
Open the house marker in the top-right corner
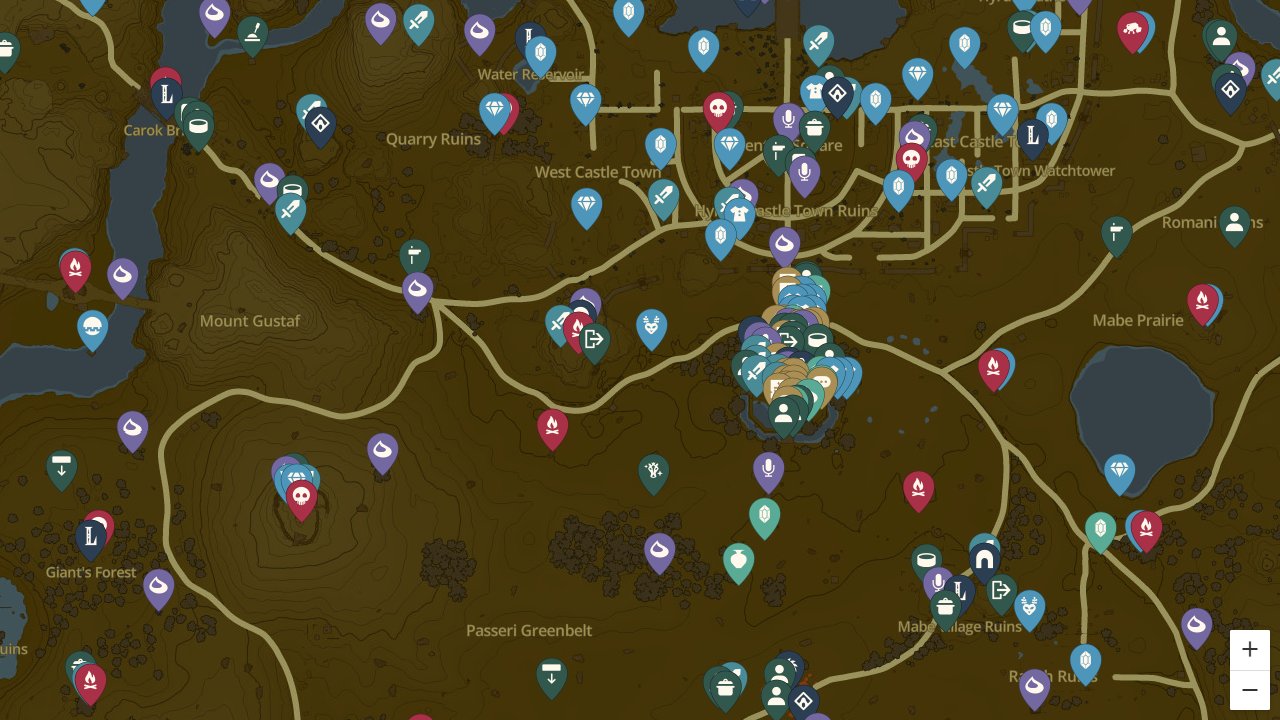(x=1231, y=90)
